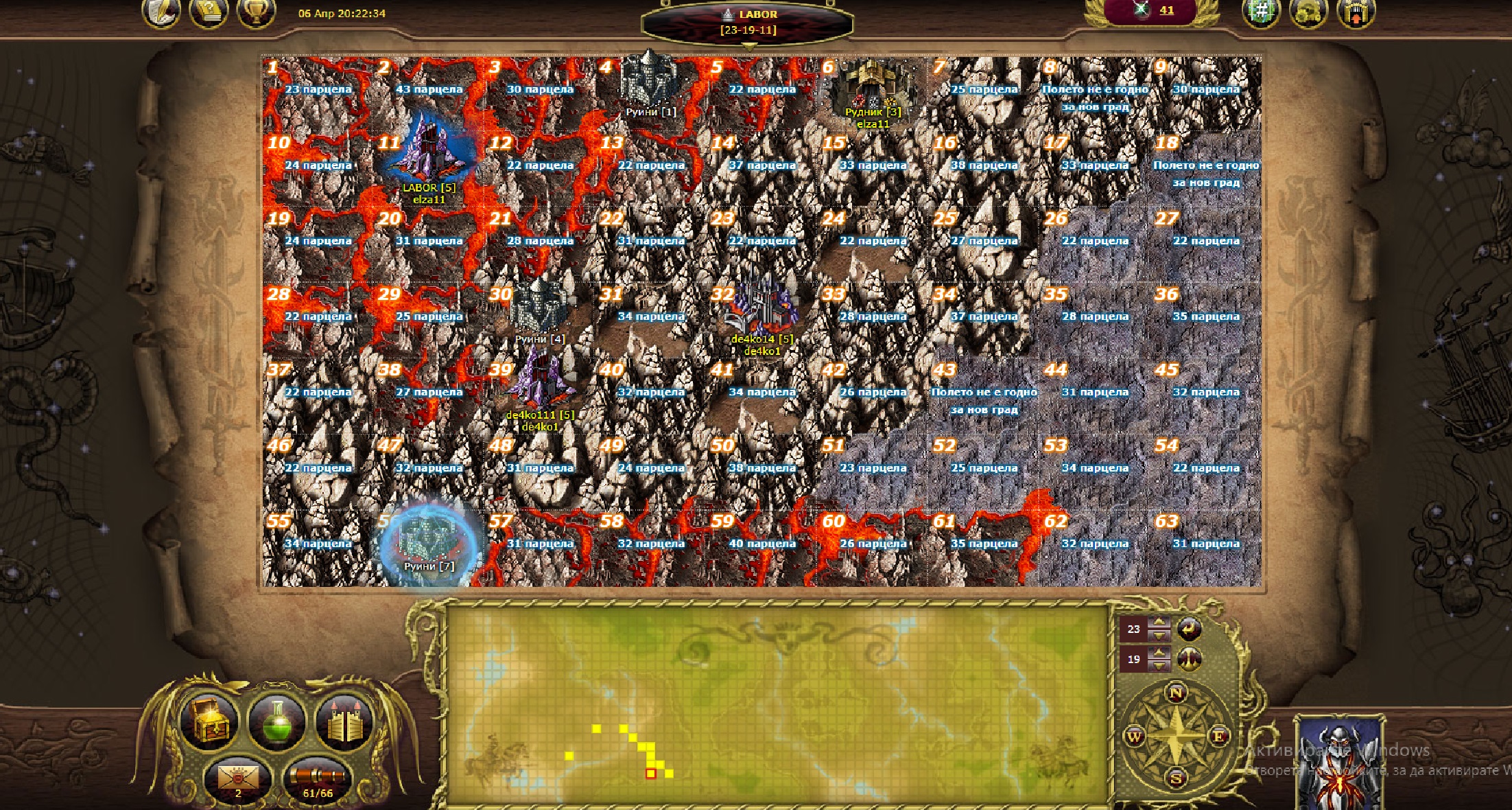Open the sealed letter messages icon

pos(237,779)
